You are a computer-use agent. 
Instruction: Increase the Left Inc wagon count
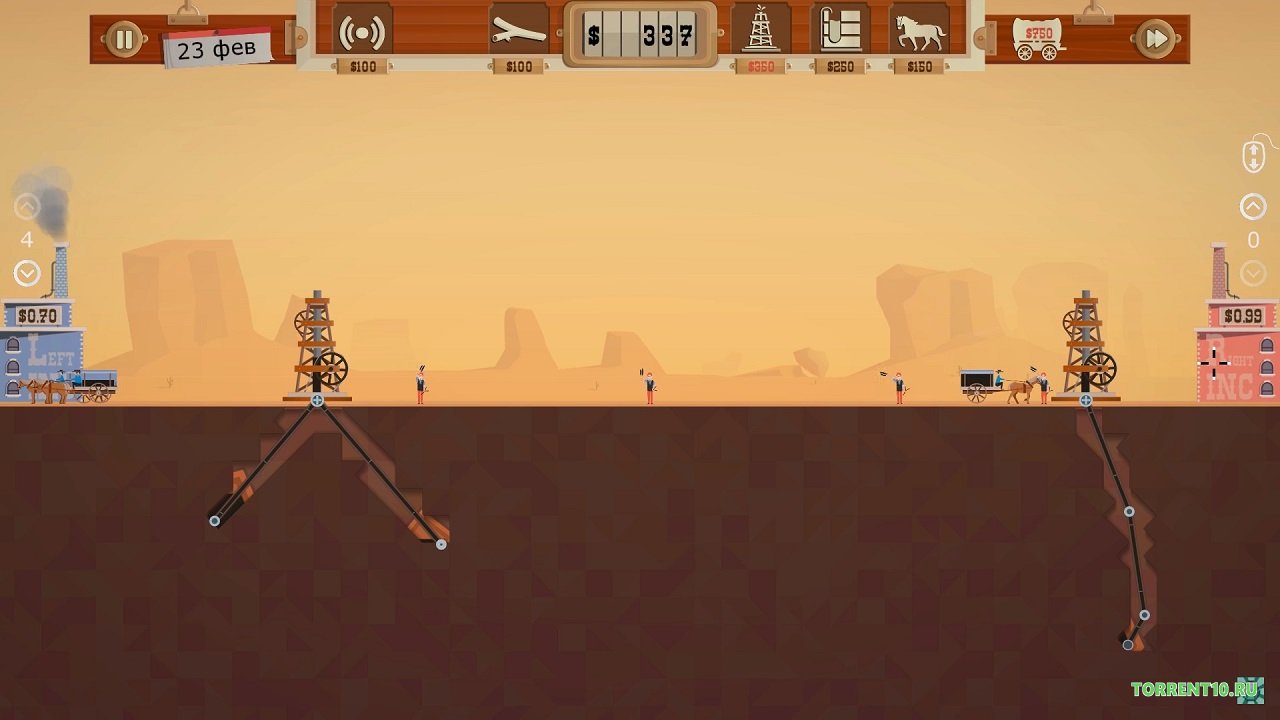pyautogui.click(x=27, y=208)
